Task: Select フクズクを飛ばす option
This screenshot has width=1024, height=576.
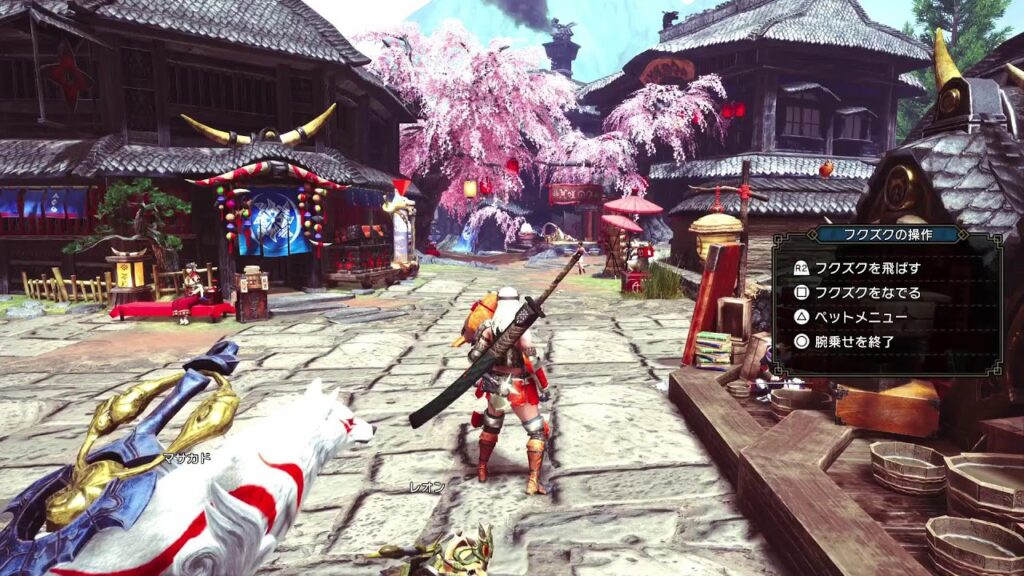Action: [867, 268]
